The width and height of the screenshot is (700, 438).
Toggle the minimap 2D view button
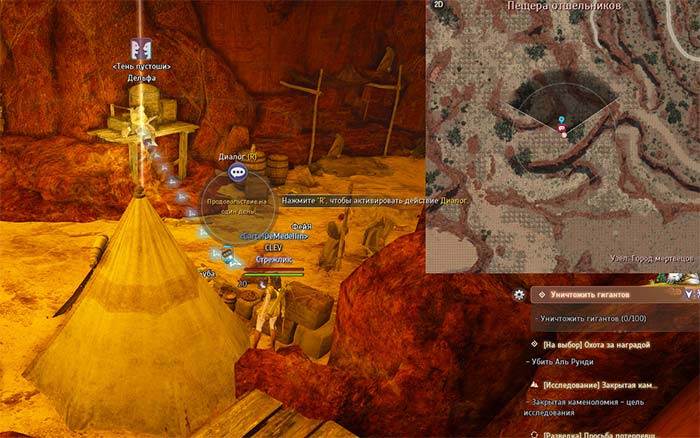coord(438,5)
